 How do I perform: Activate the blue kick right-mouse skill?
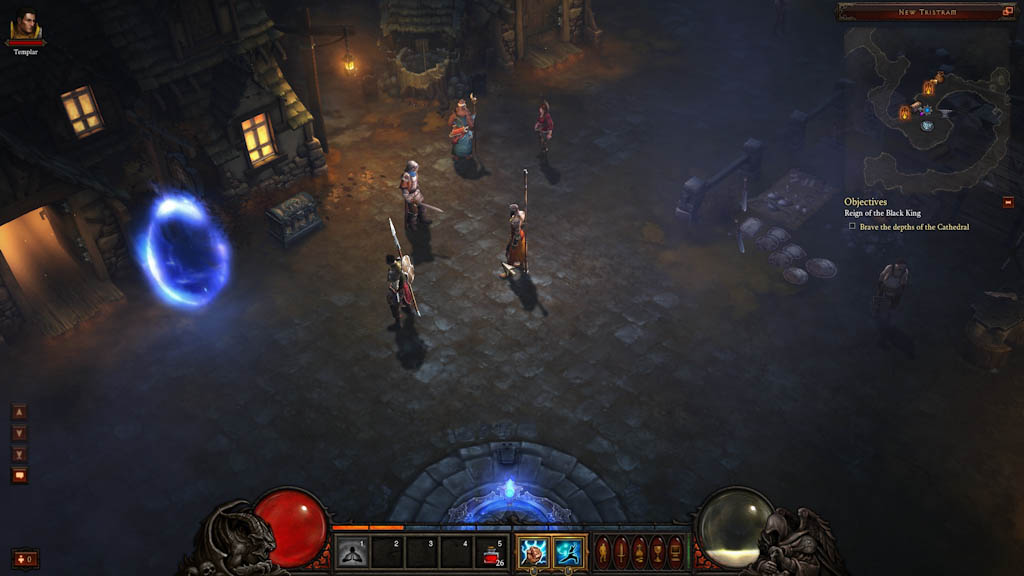click(x=569, y=552)
